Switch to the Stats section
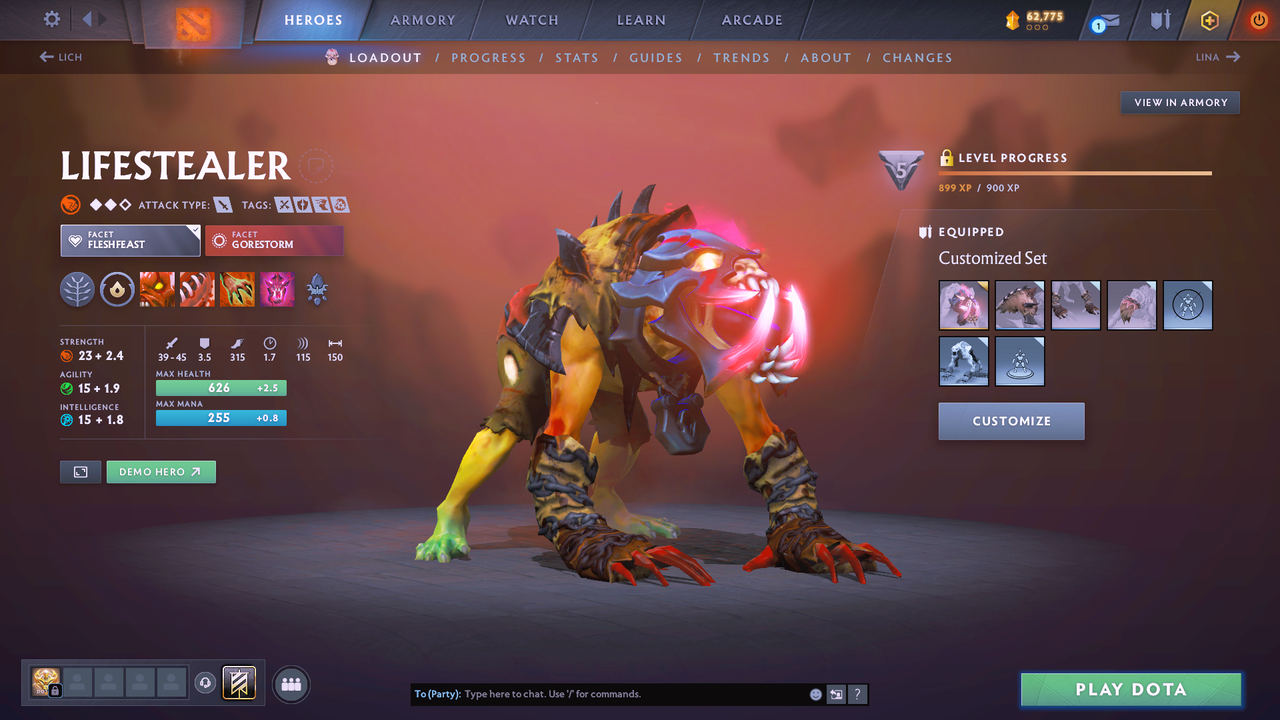Image resolution: width=1280 pixels, height=720 pixels. click(x=577, y=57)
